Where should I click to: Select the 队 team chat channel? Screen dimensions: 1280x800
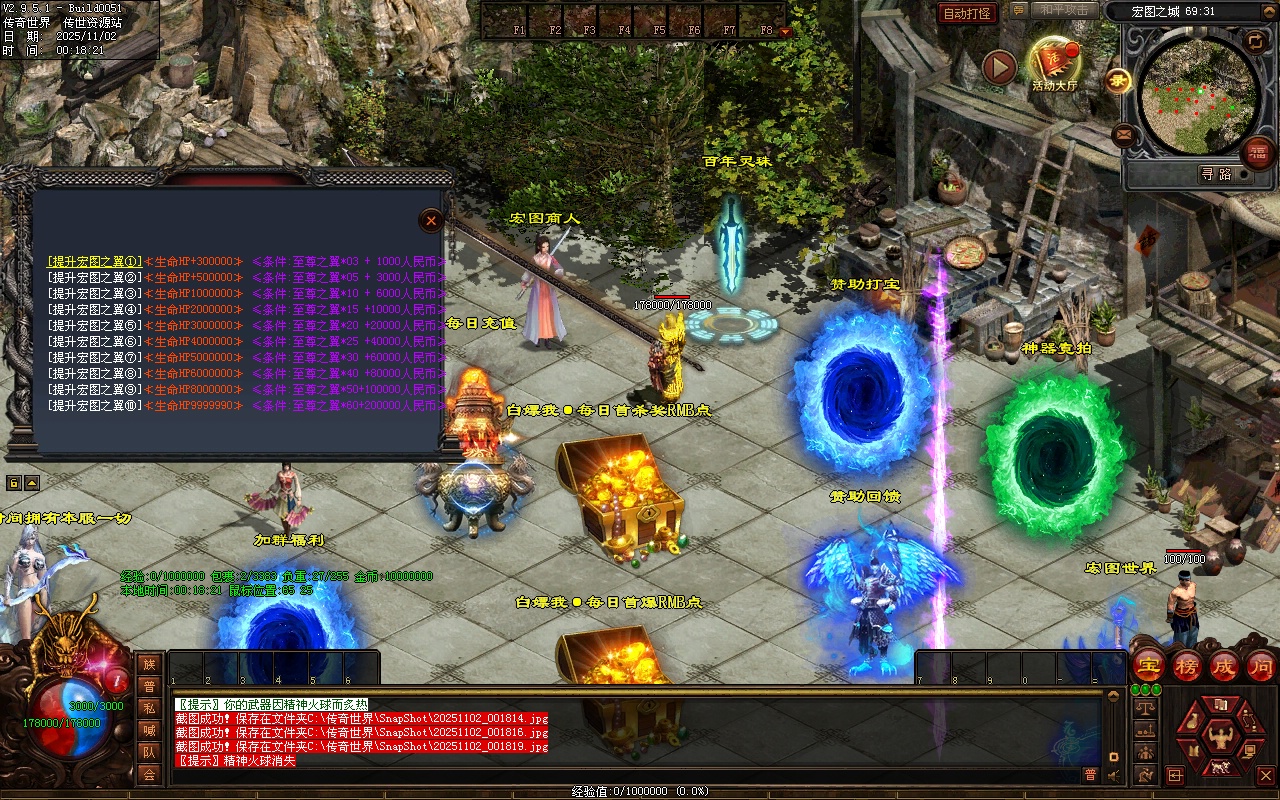[149, 752]
